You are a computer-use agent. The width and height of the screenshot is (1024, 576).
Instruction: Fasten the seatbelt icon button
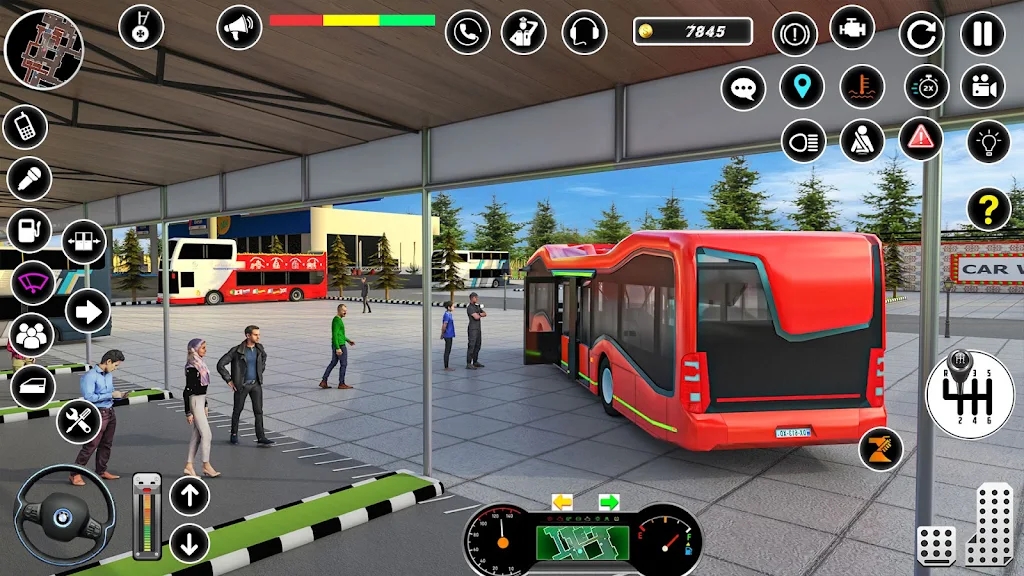[861, 140]
